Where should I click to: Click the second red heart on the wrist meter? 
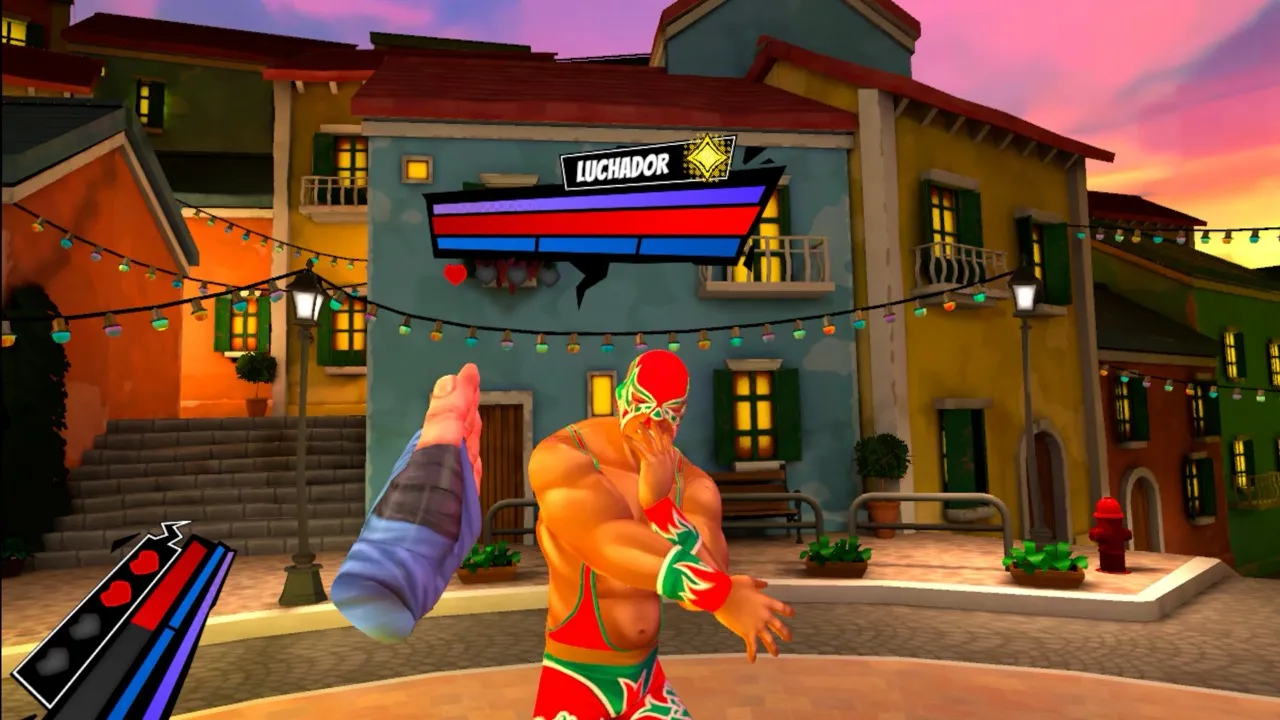pyautogui.click(x=116, y=592)
